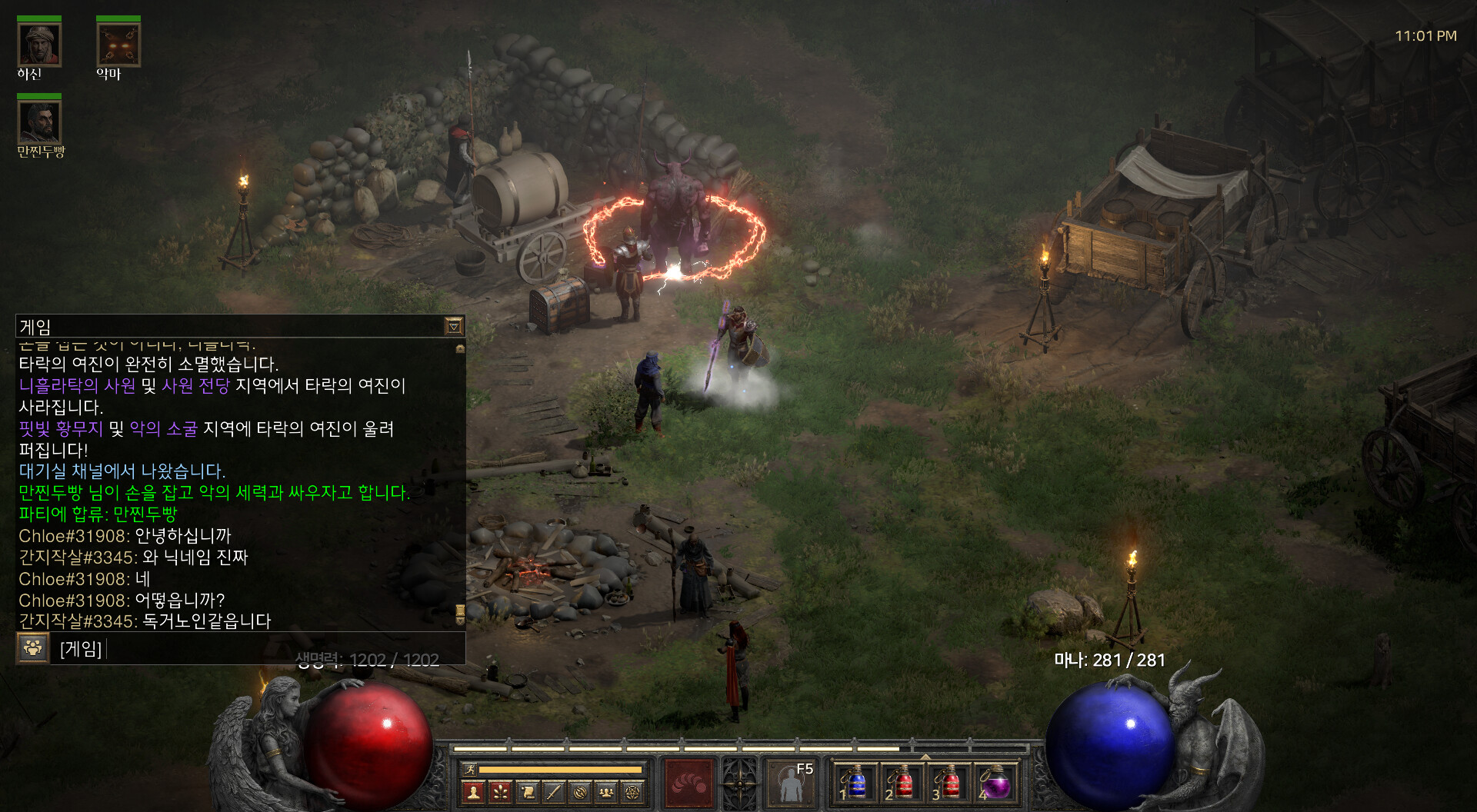Select the 악마 summon portrait
Screen dimensions: 1477x812
[x=118, y=45]
